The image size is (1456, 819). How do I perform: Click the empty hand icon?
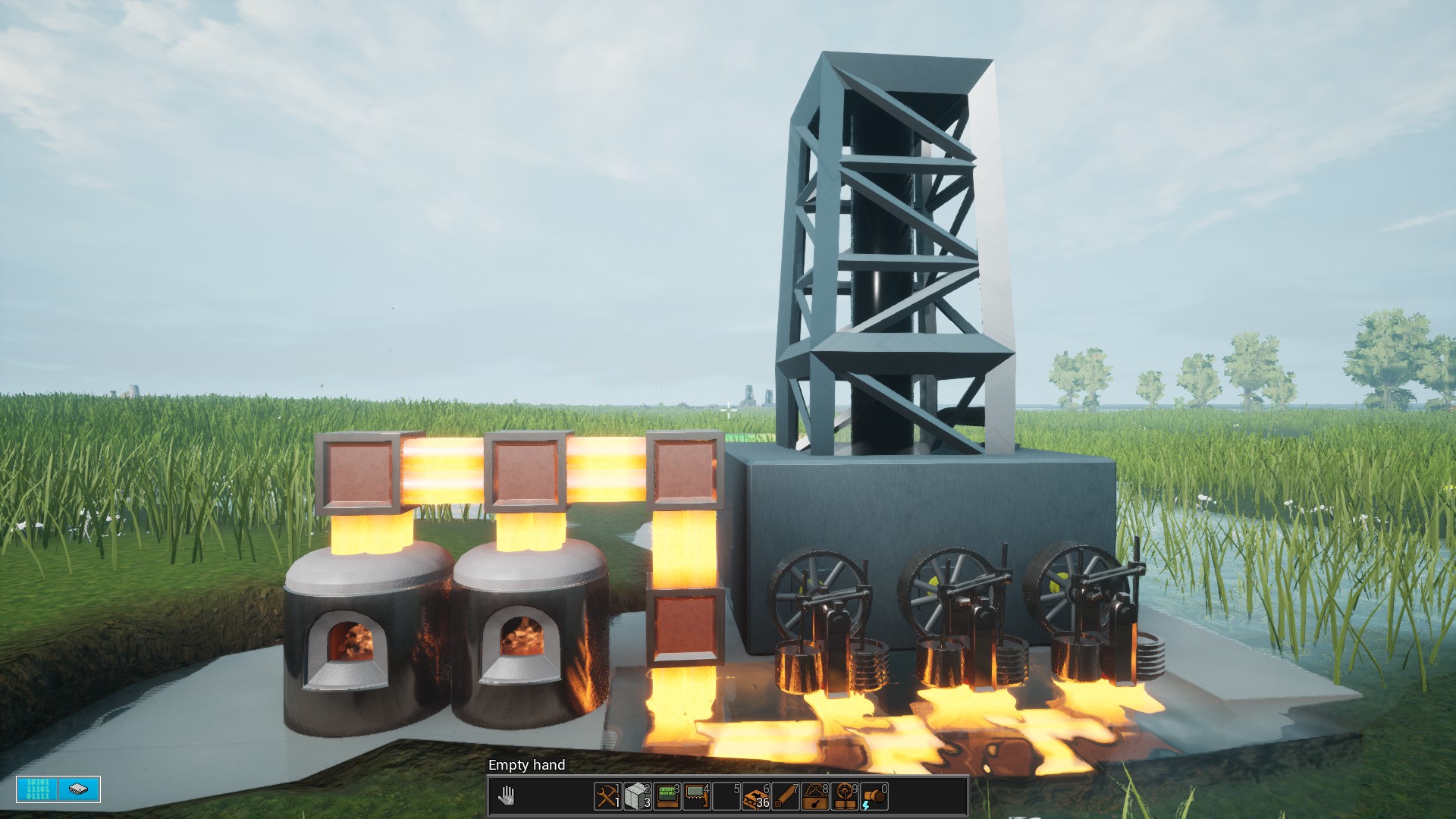[x=507, y=796]
